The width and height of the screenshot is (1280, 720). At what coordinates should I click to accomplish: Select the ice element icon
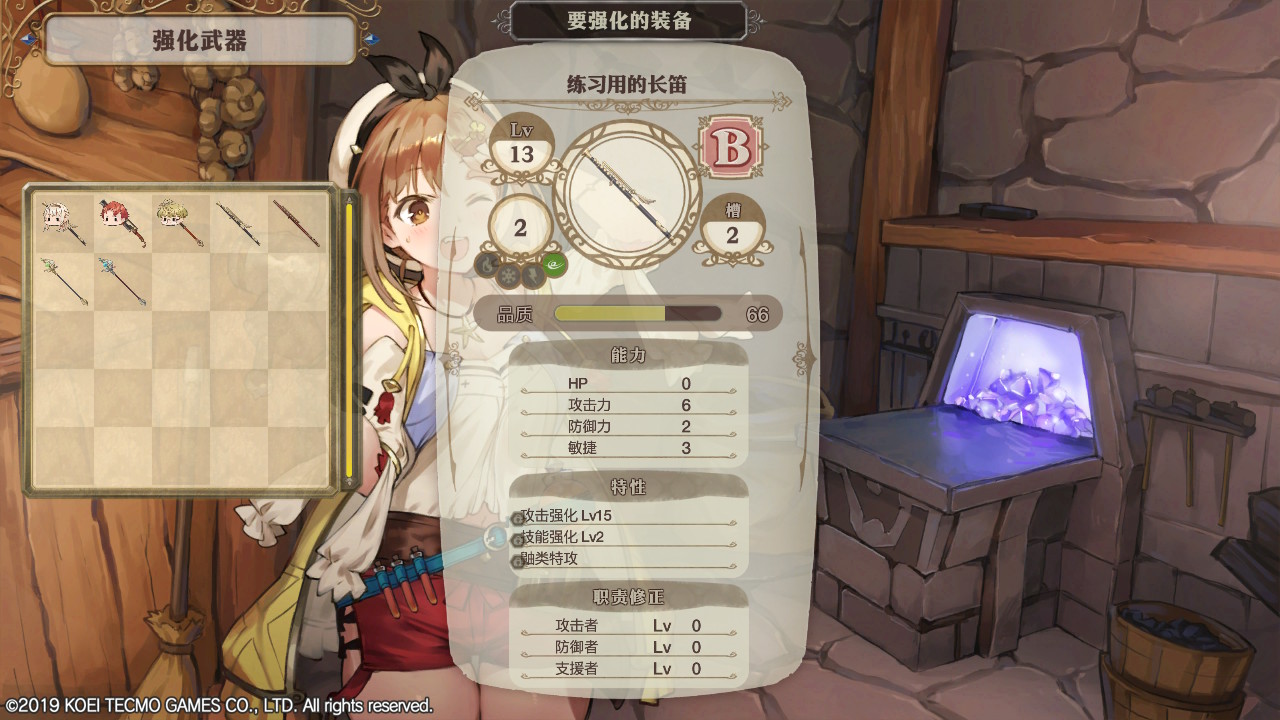[x=508, y=275]
